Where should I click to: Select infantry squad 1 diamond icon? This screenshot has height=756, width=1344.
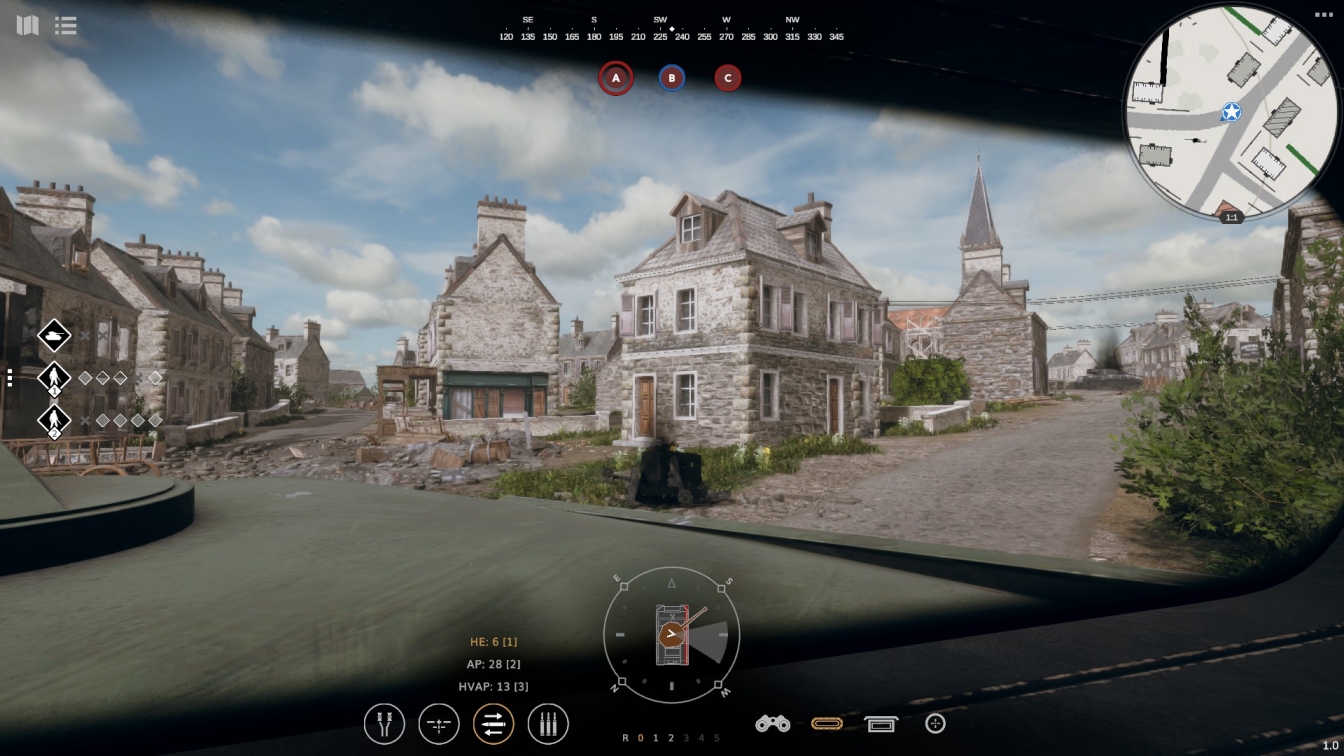click(54, 378)
